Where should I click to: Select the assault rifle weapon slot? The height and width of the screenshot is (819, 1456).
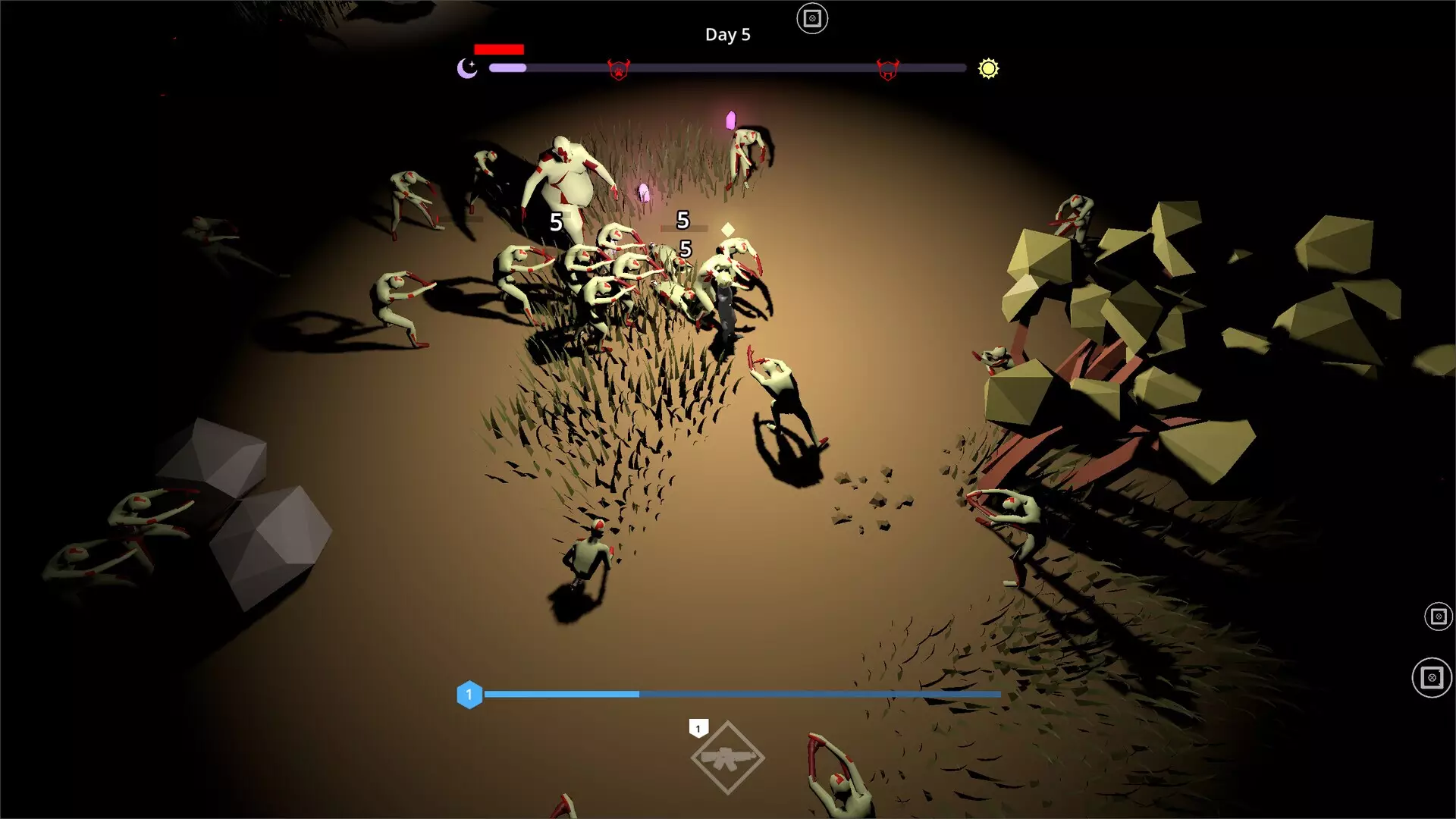pyautogui.click(x=727, y=758)
